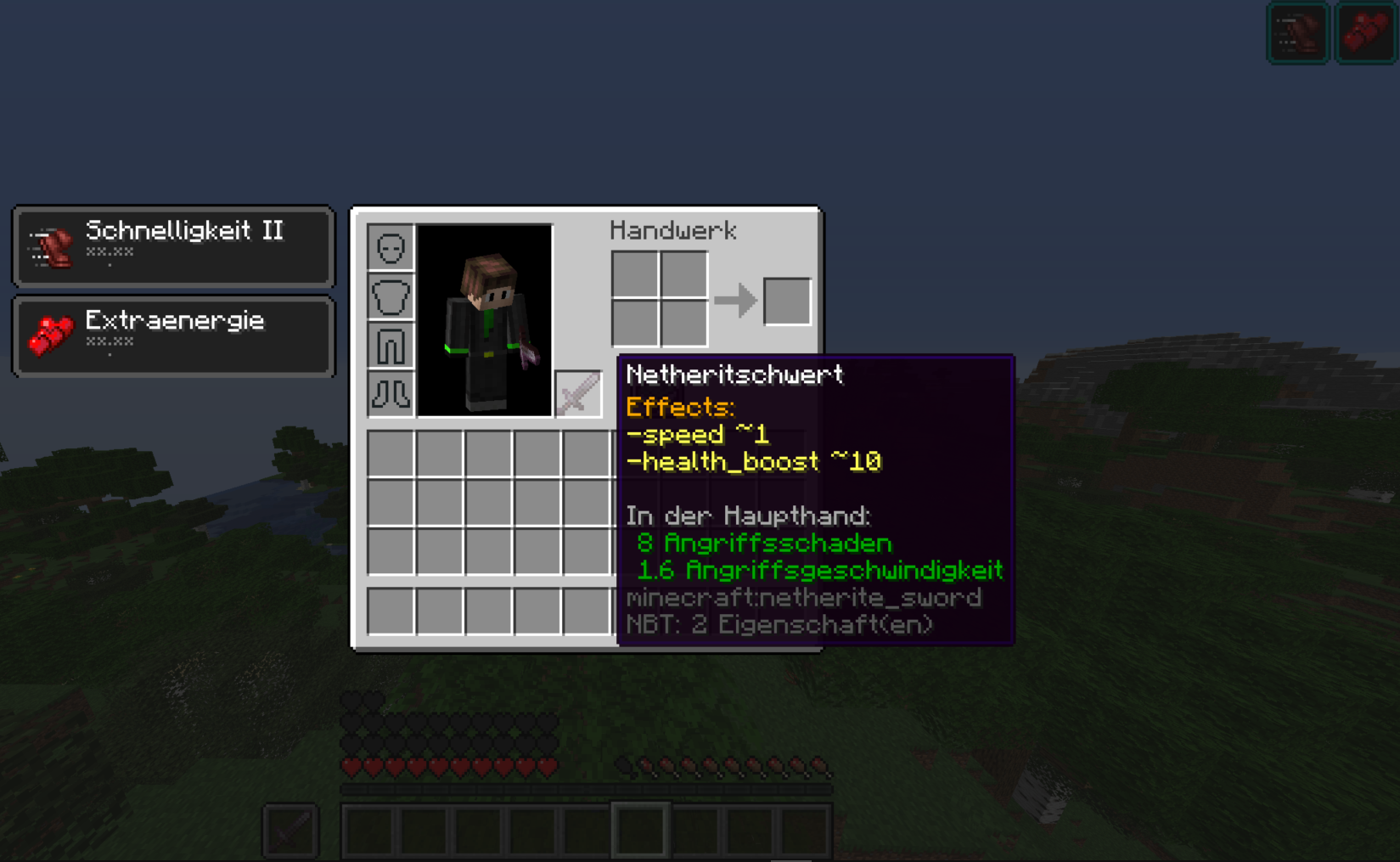Click the minecraft:netherite_sword identifier text
Viewport: 1400px width, 862px height.
point(803,598)
